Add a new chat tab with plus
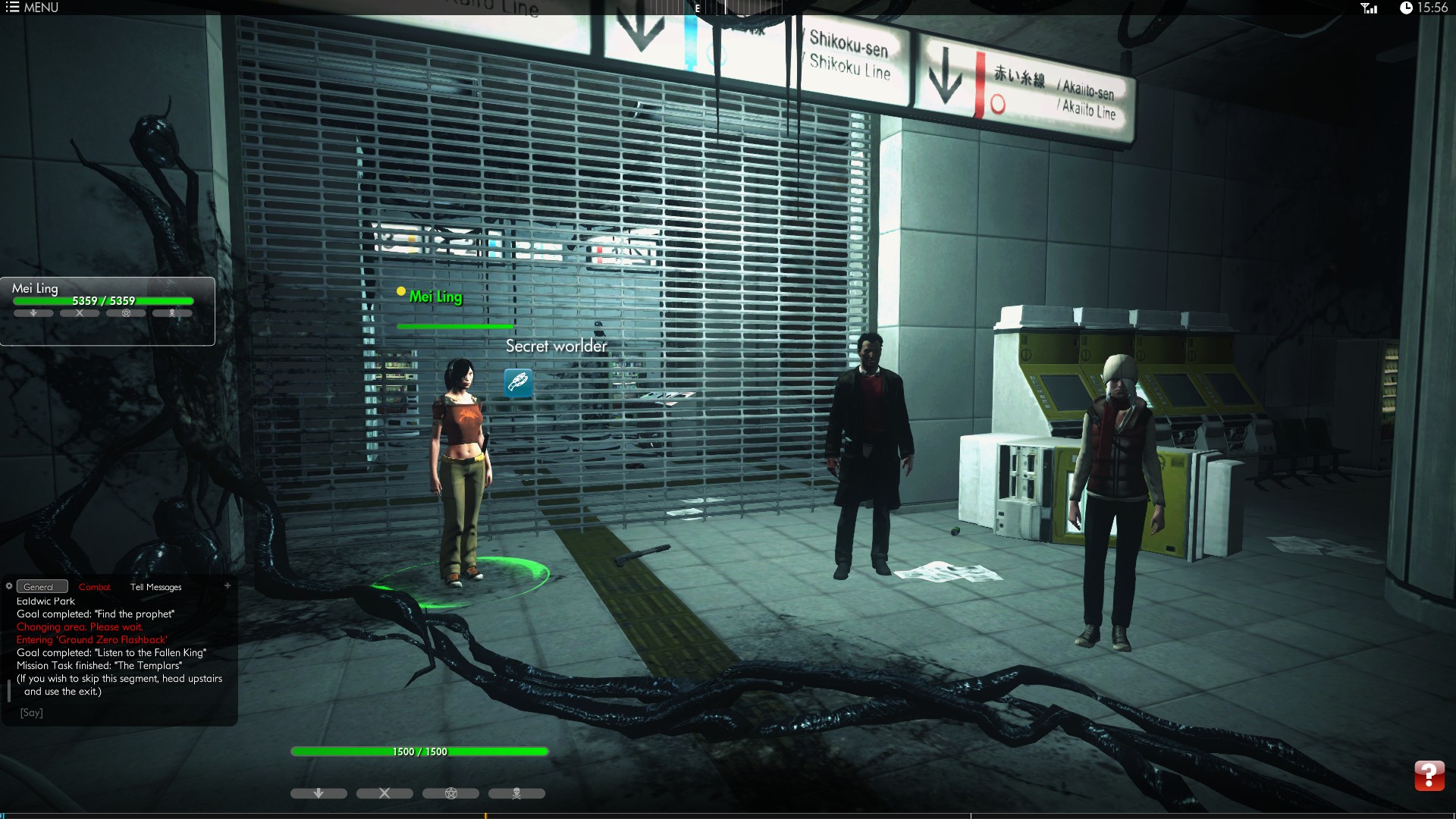The image size is (1456, 819). coord(227,585)
